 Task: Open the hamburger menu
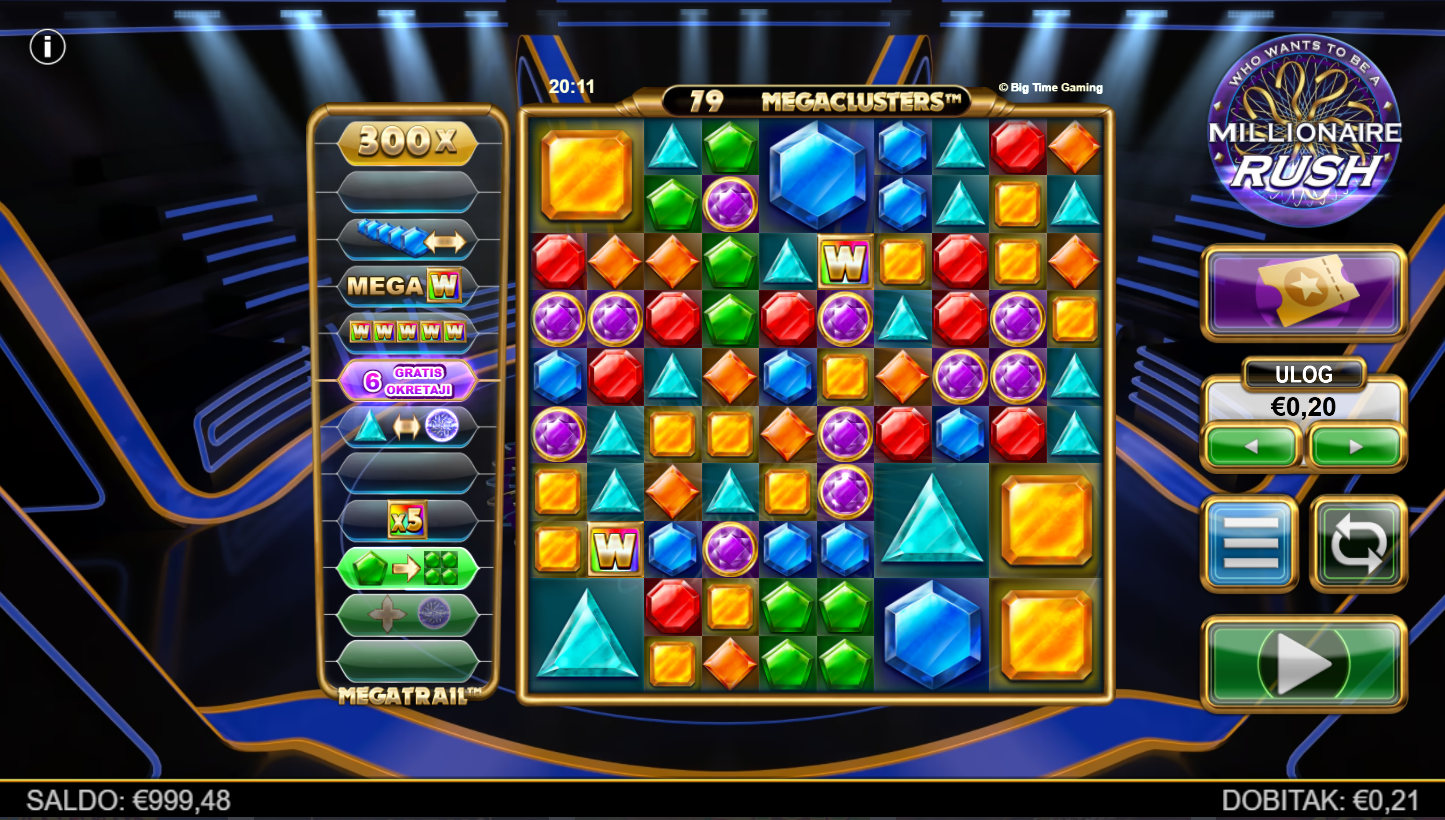point(1249,543)
